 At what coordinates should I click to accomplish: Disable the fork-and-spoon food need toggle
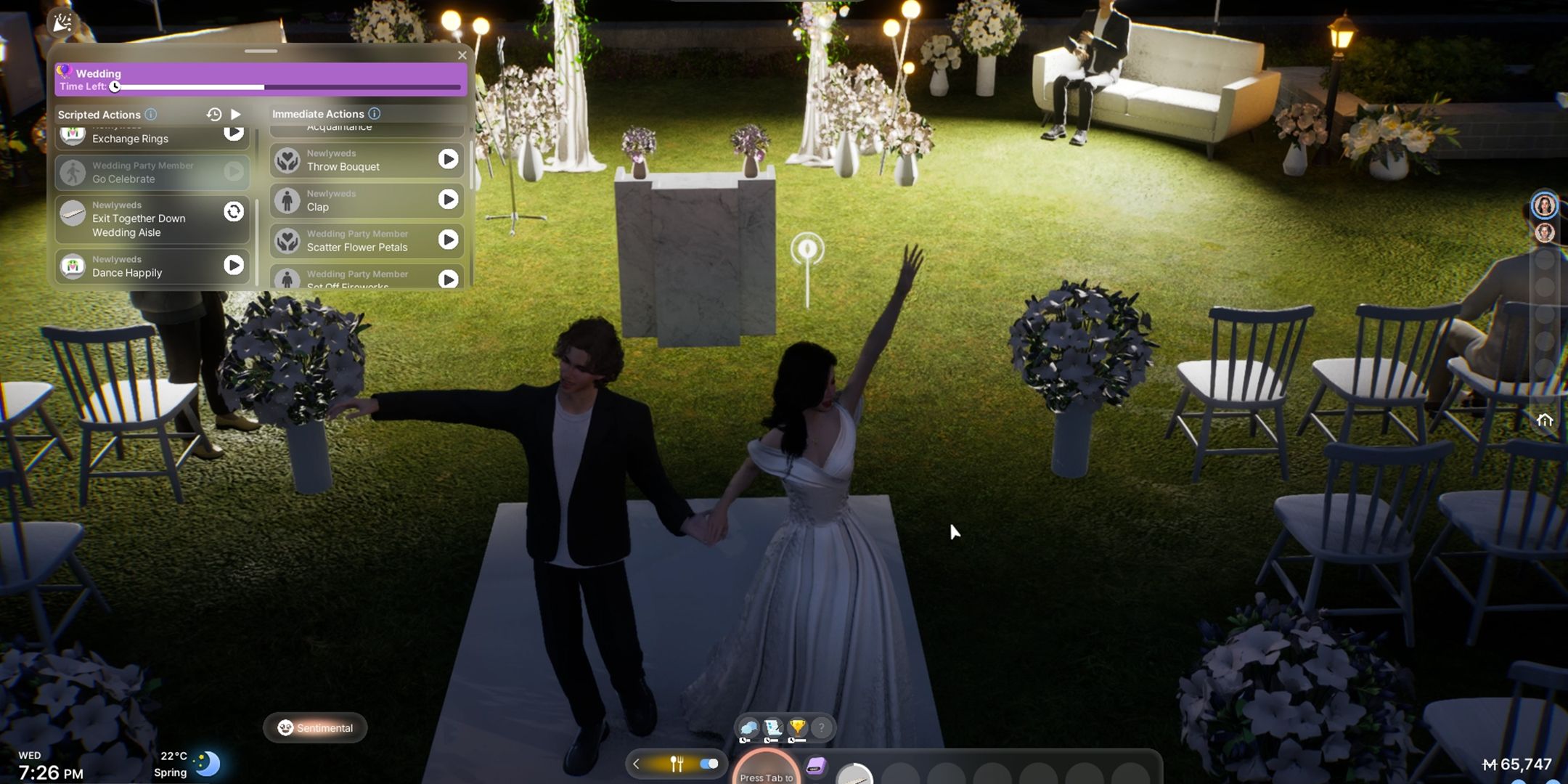[708, 764]
